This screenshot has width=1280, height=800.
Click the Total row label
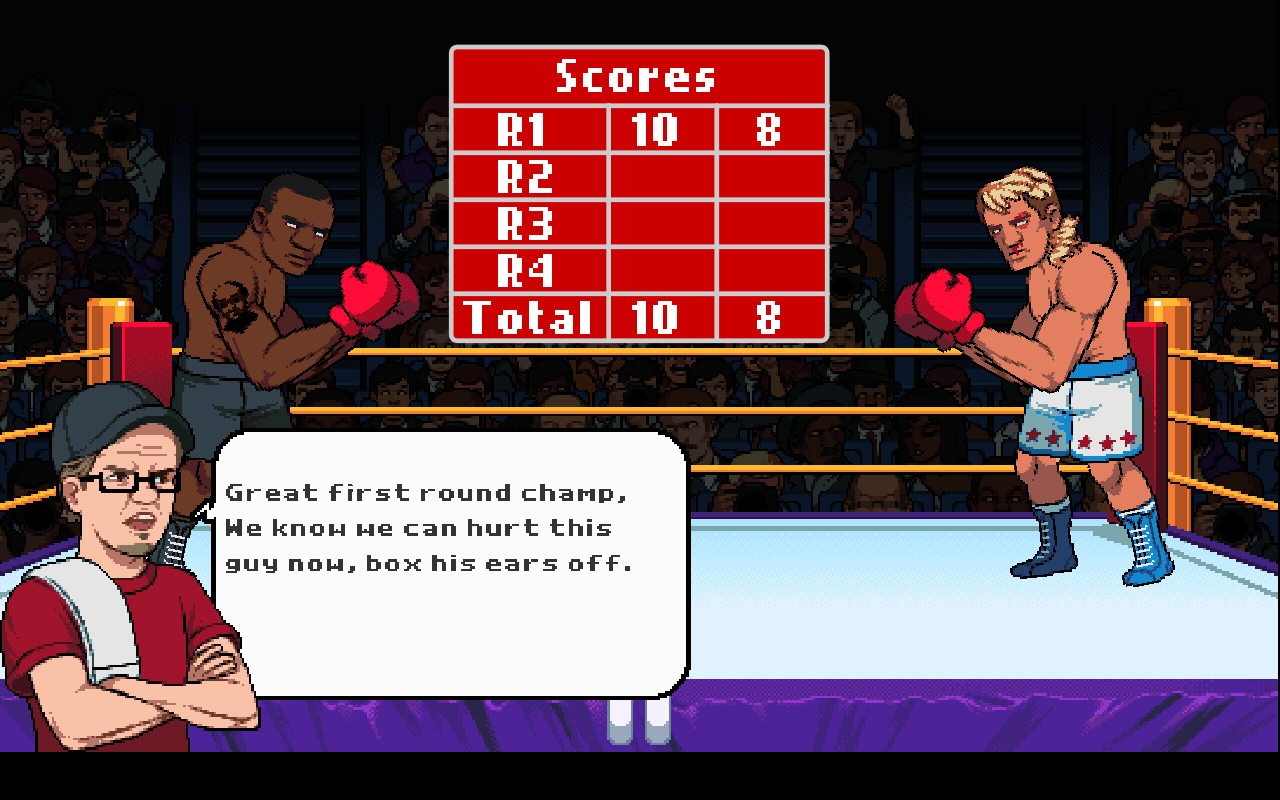coord(533,318)
